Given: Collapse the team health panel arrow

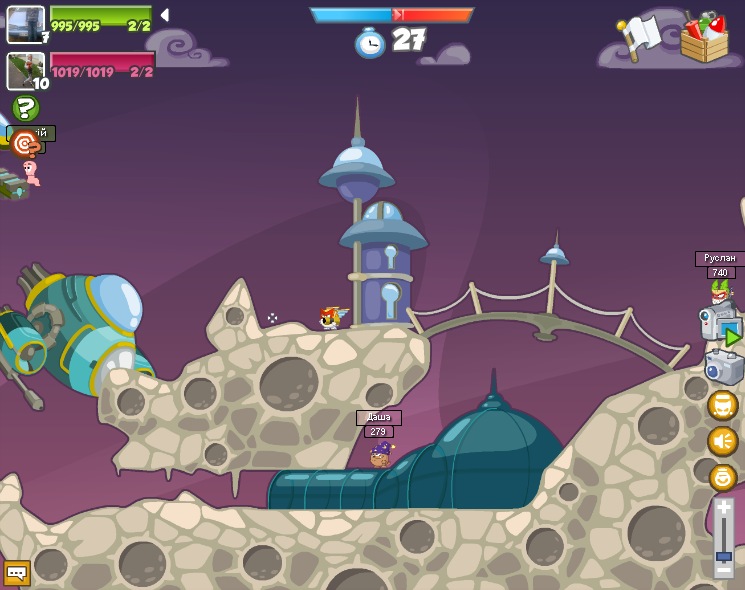Looking at the screenshot, I should tap(164, 15).
